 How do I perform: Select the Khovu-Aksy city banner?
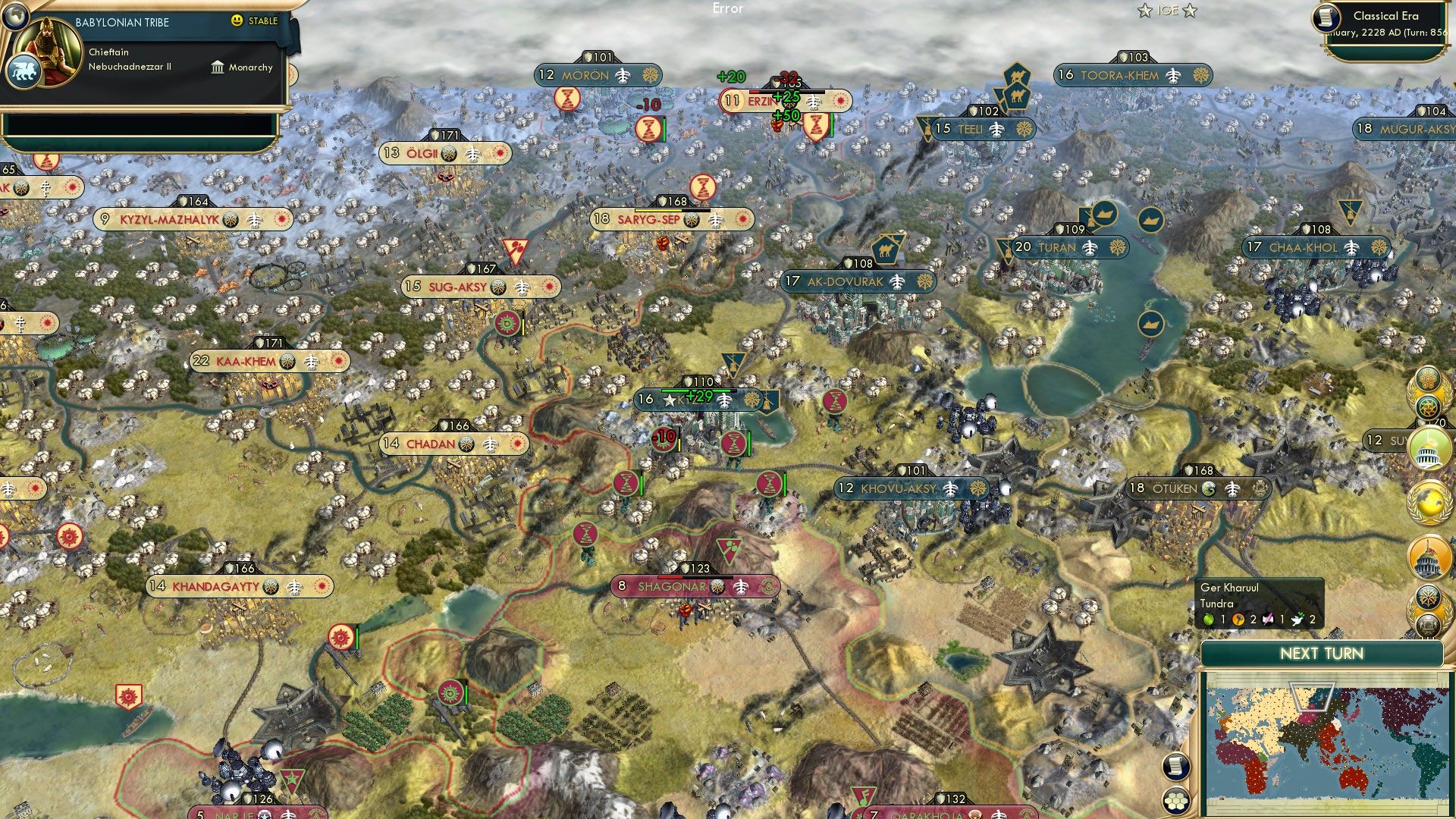pyautogui.click(x=906, y=488)
